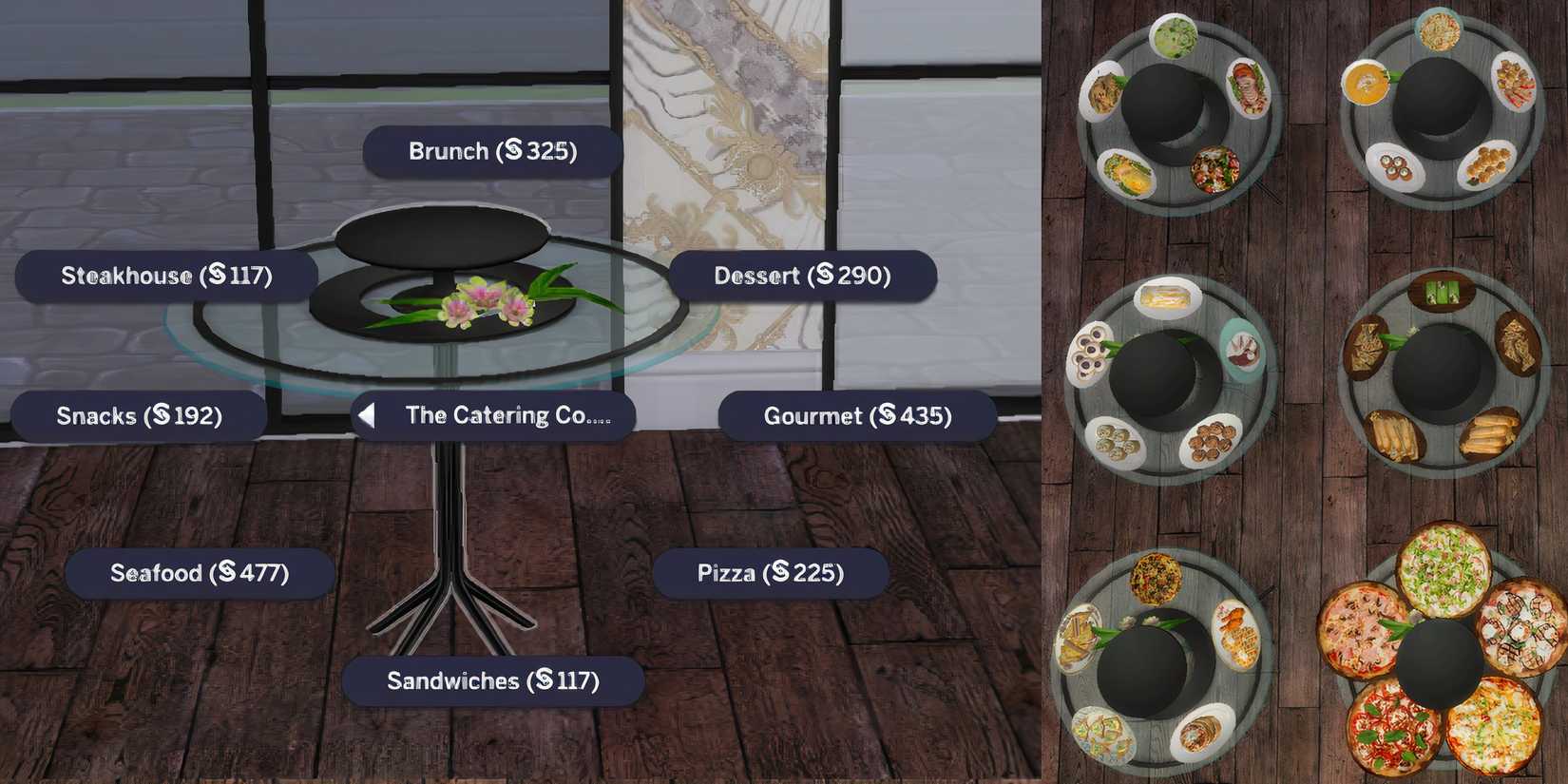
Task: Pick the Sandwiches catering for §117
Action: (x=492, y=680)
